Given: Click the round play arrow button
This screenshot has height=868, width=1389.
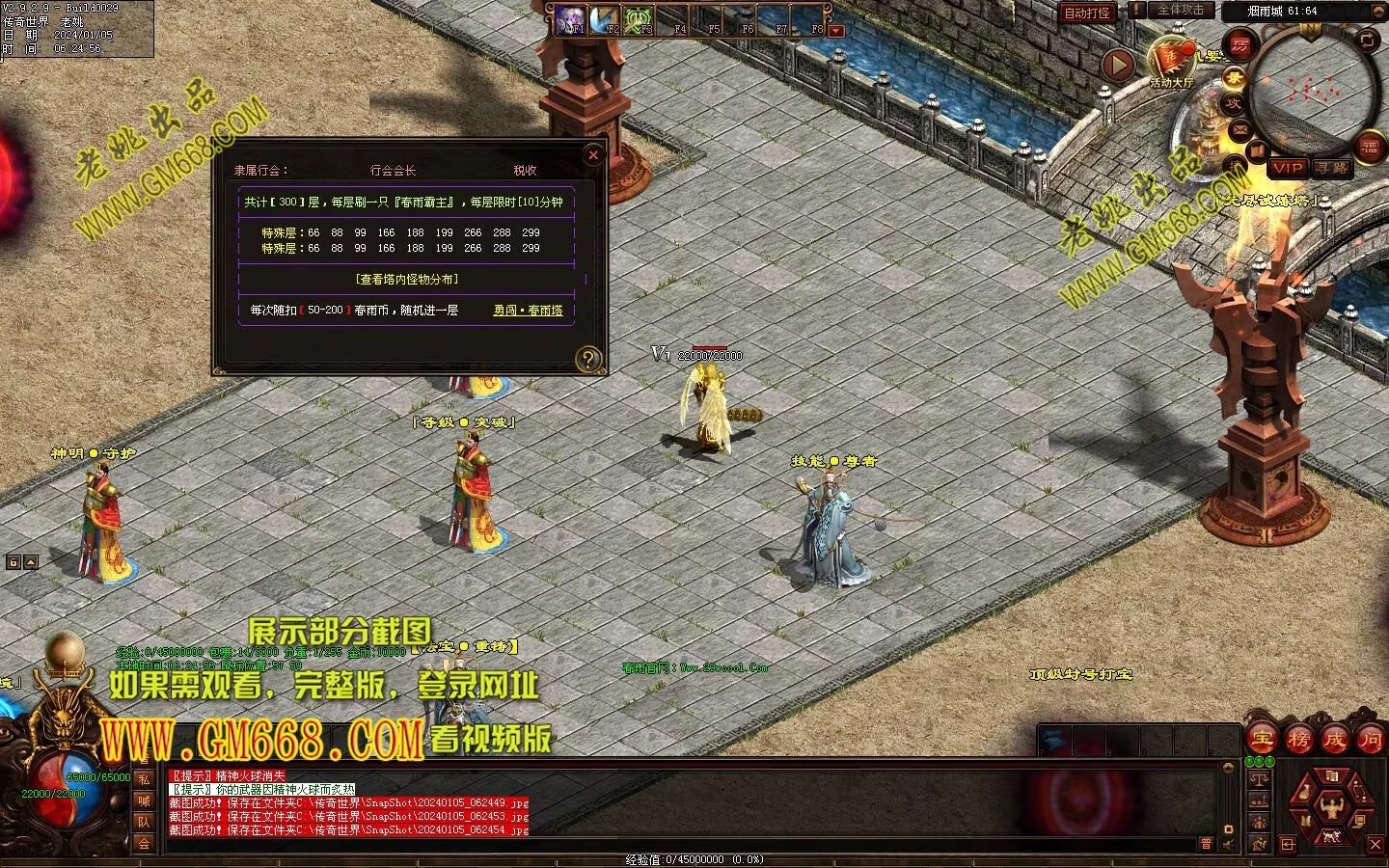Looking at the screenshot, I should click(x=1119, y=65).
